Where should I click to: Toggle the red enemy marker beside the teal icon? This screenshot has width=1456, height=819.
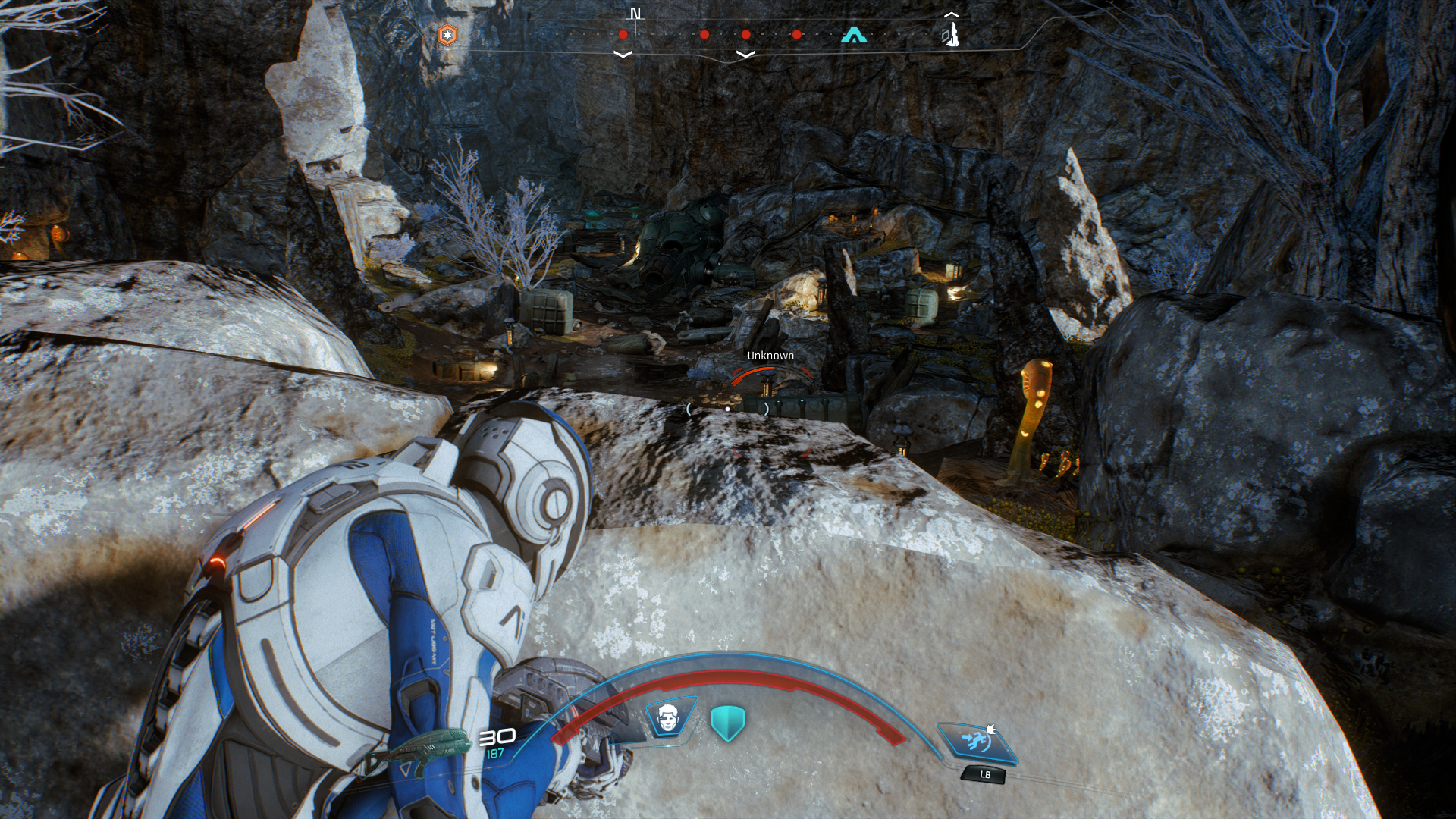click(797, 34)
